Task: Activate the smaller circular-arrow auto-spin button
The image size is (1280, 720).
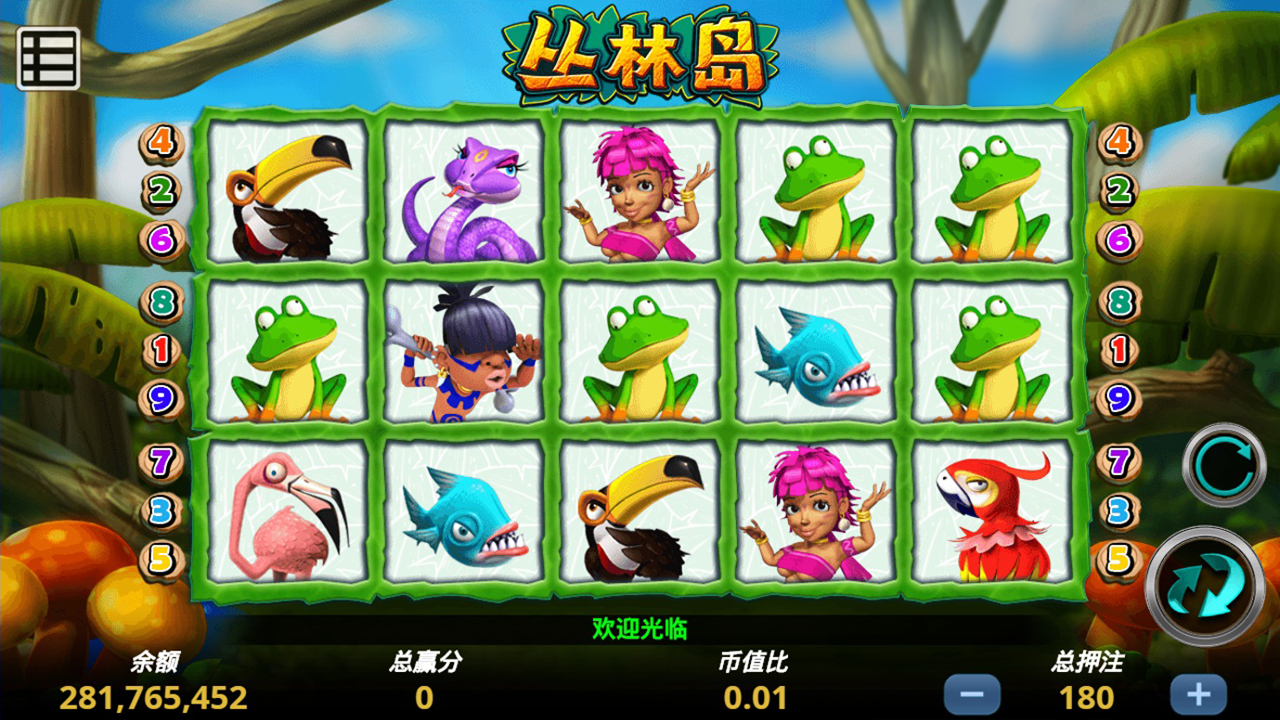Action: [1224, 464]
